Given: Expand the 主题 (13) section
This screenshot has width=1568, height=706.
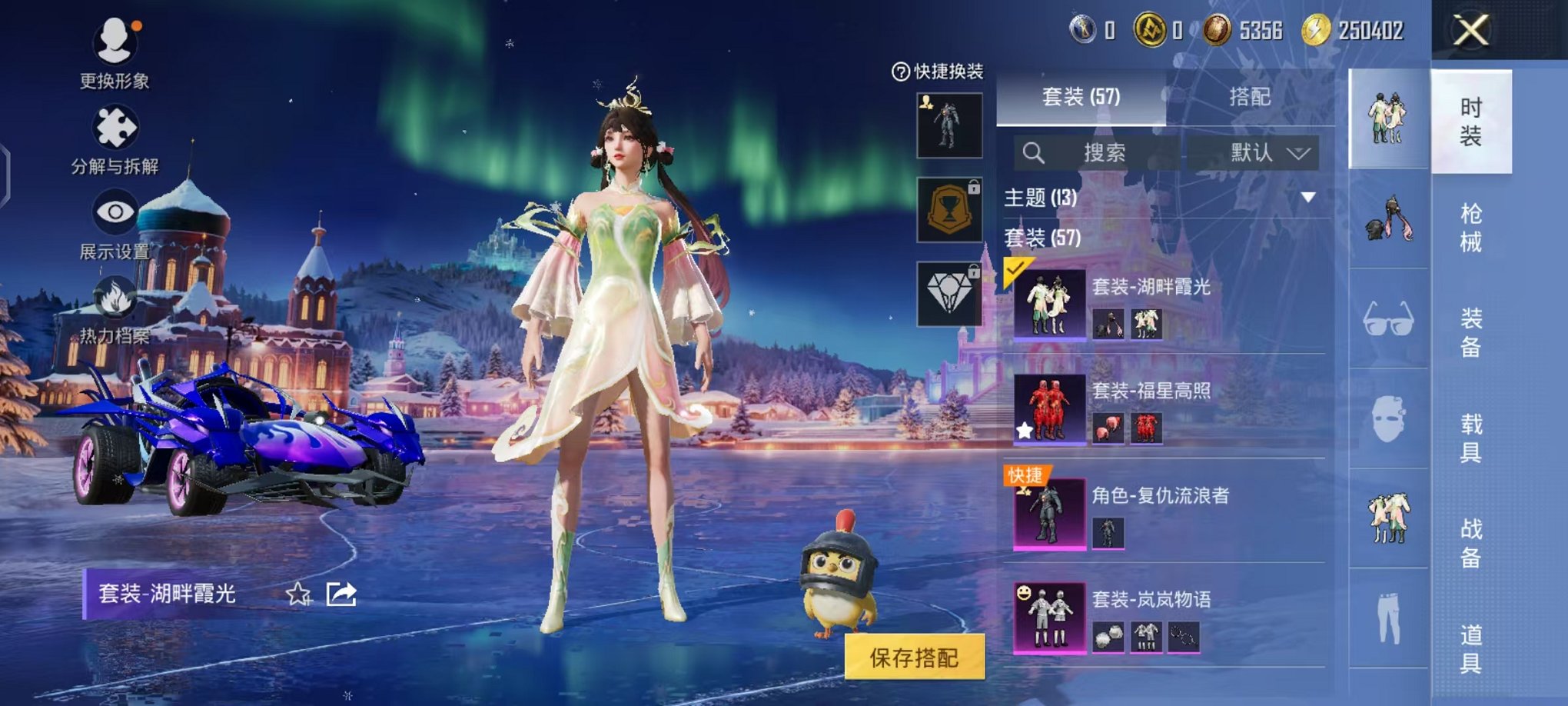Looking at the screenshot, I should click(x=1307, y=198).
